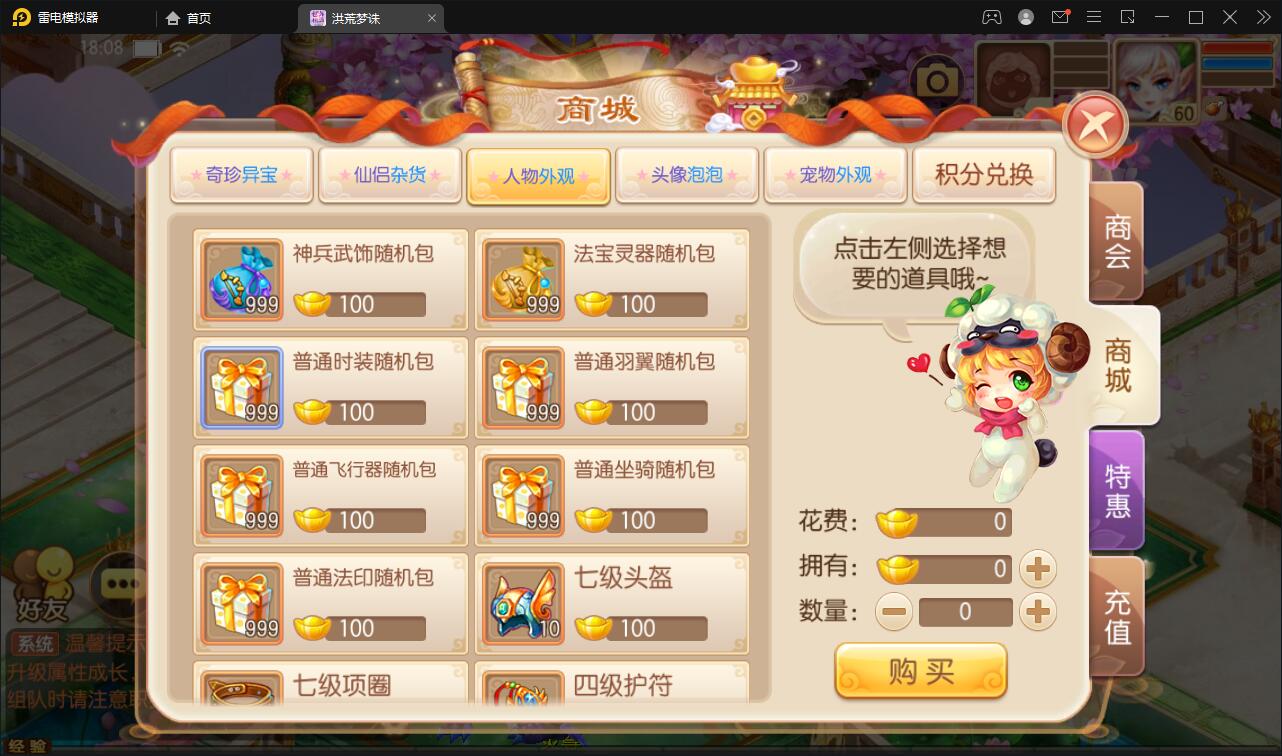Open the 充值 recharge side panel
The width and height of the screenshot is (1282, 756).
[x=1117, y=616]
